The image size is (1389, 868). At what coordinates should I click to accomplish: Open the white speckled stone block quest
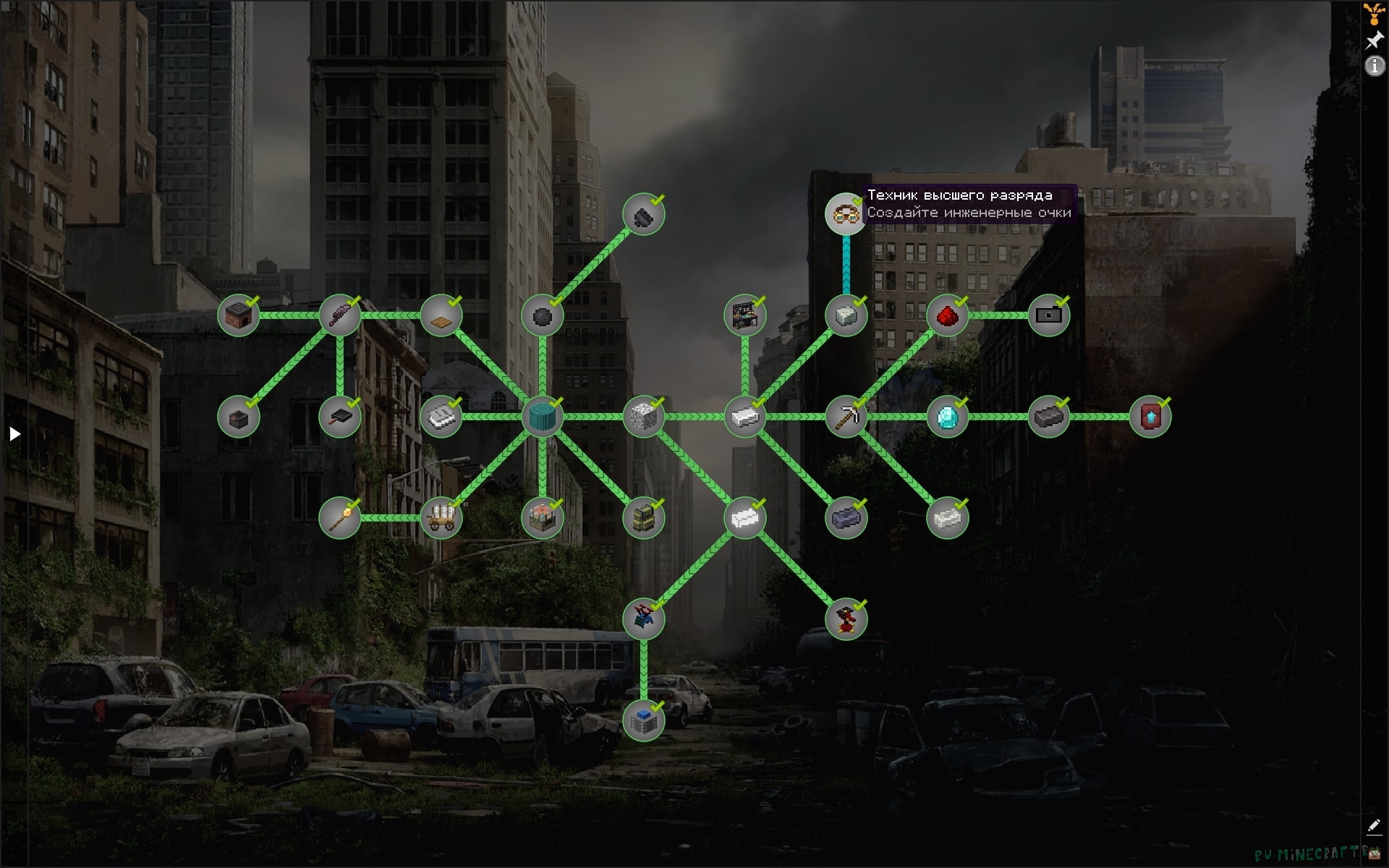tap(643, 417)
